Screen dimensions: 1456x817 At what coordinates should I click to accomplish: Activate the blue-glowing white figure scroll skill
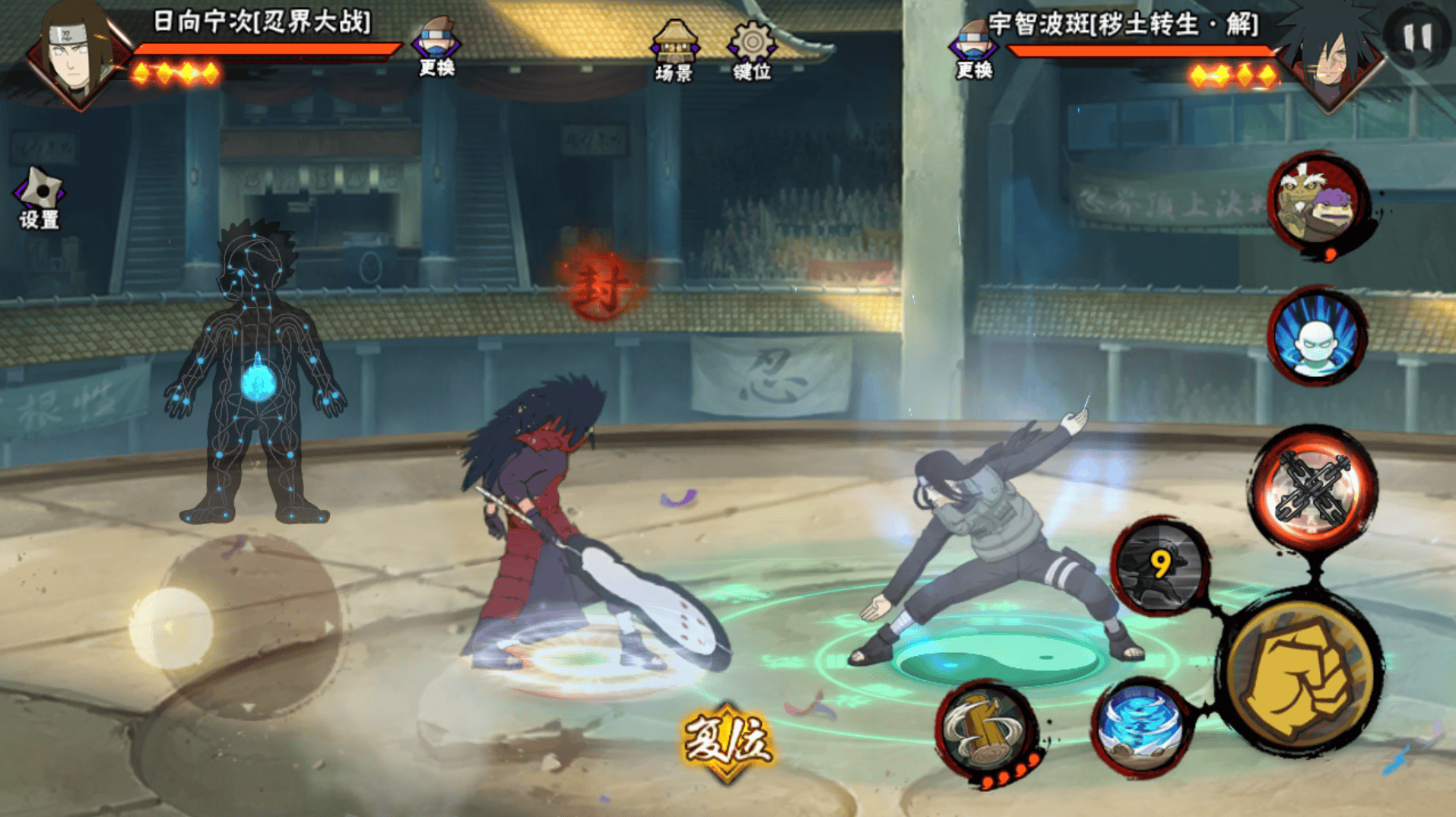(x=1318, y=338)
